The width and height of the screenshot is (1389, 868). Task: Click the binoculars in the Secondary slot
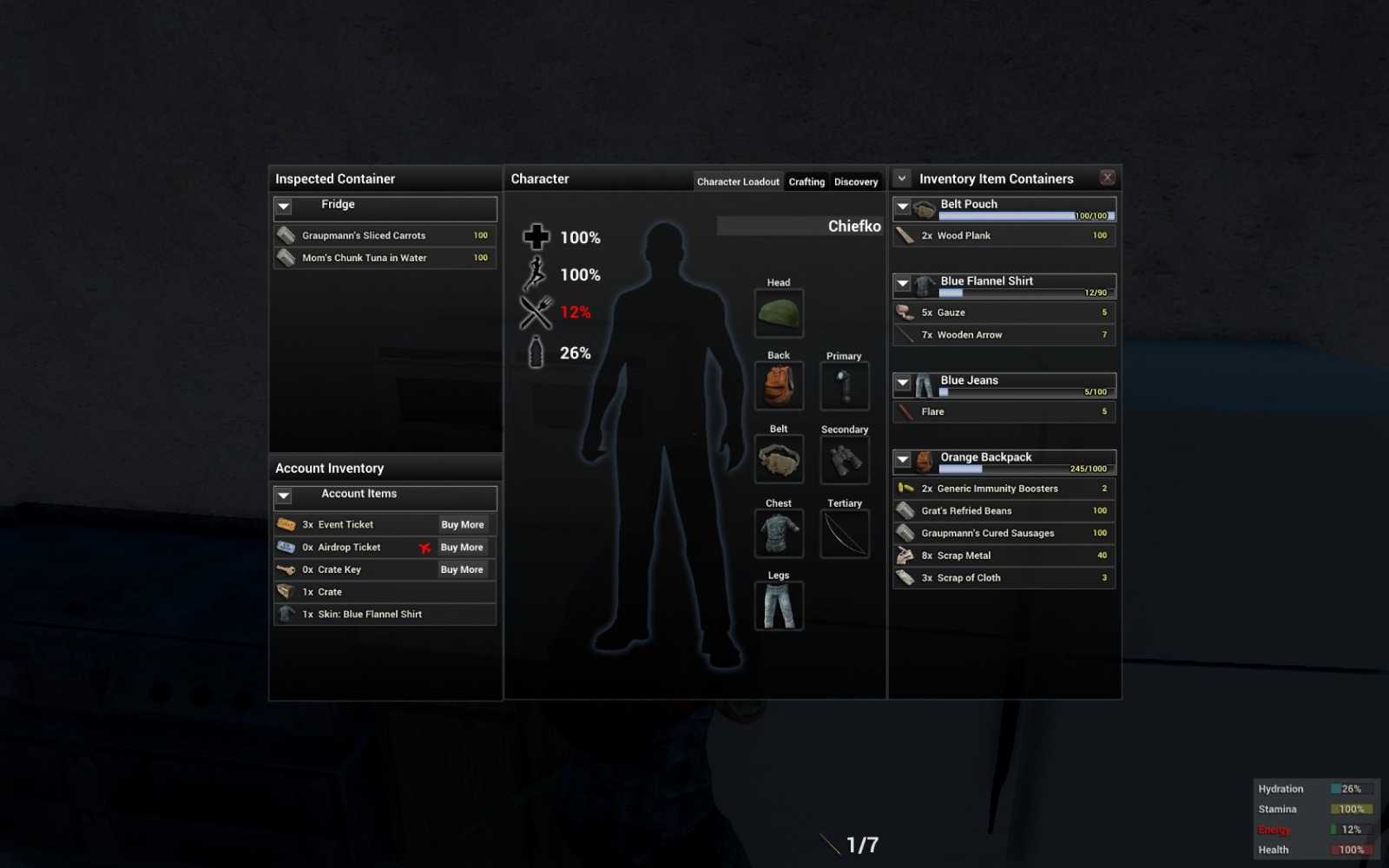pyautogui.click(x=844, y=459)
